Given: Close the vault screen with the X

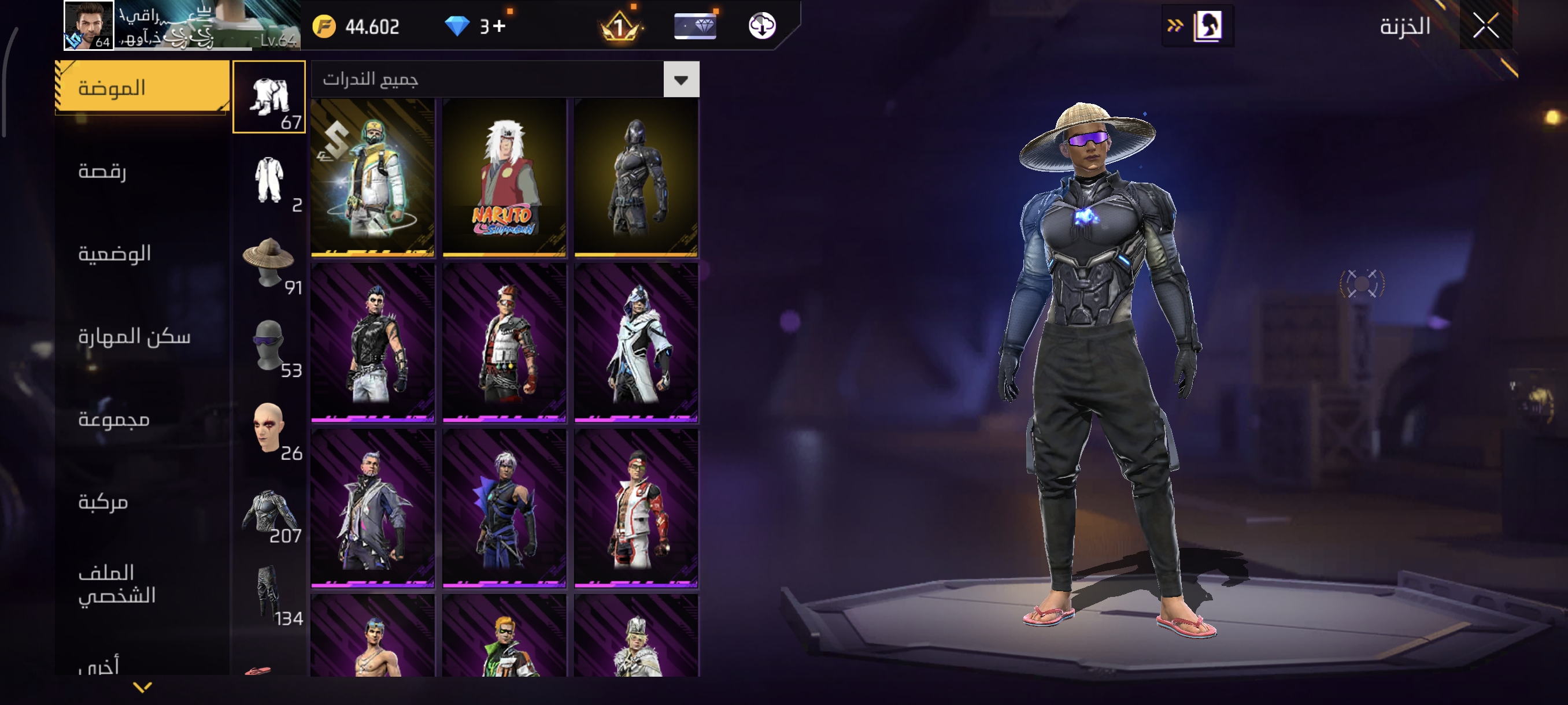Looking at the screenshot, I should (x=1485, y=26).
